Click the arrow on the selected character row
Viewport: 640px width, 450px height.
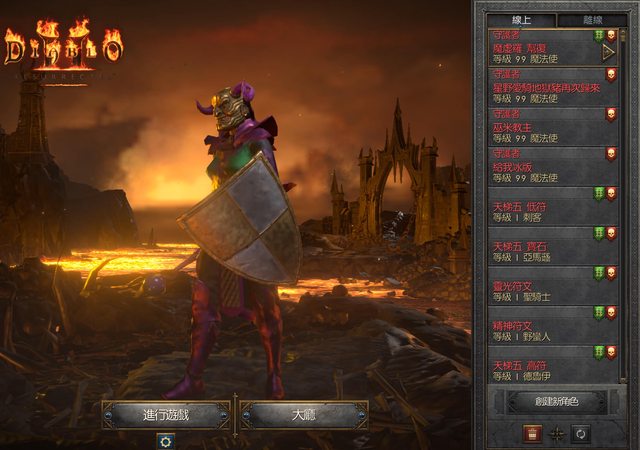tap(607, 52)
